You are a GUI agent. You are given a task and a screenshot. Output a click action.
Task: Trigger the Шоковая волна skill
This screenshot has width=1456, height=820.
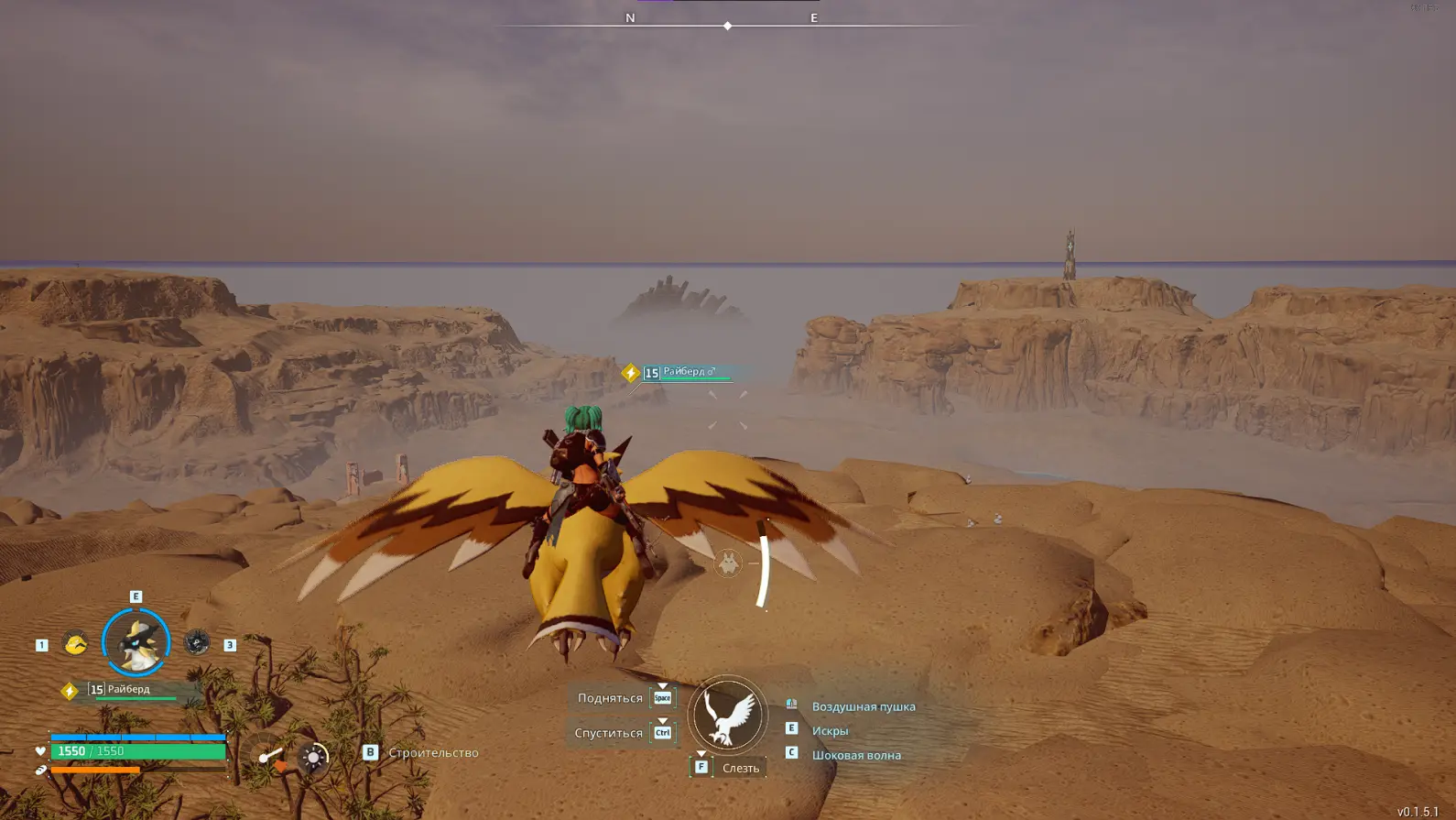856,755
